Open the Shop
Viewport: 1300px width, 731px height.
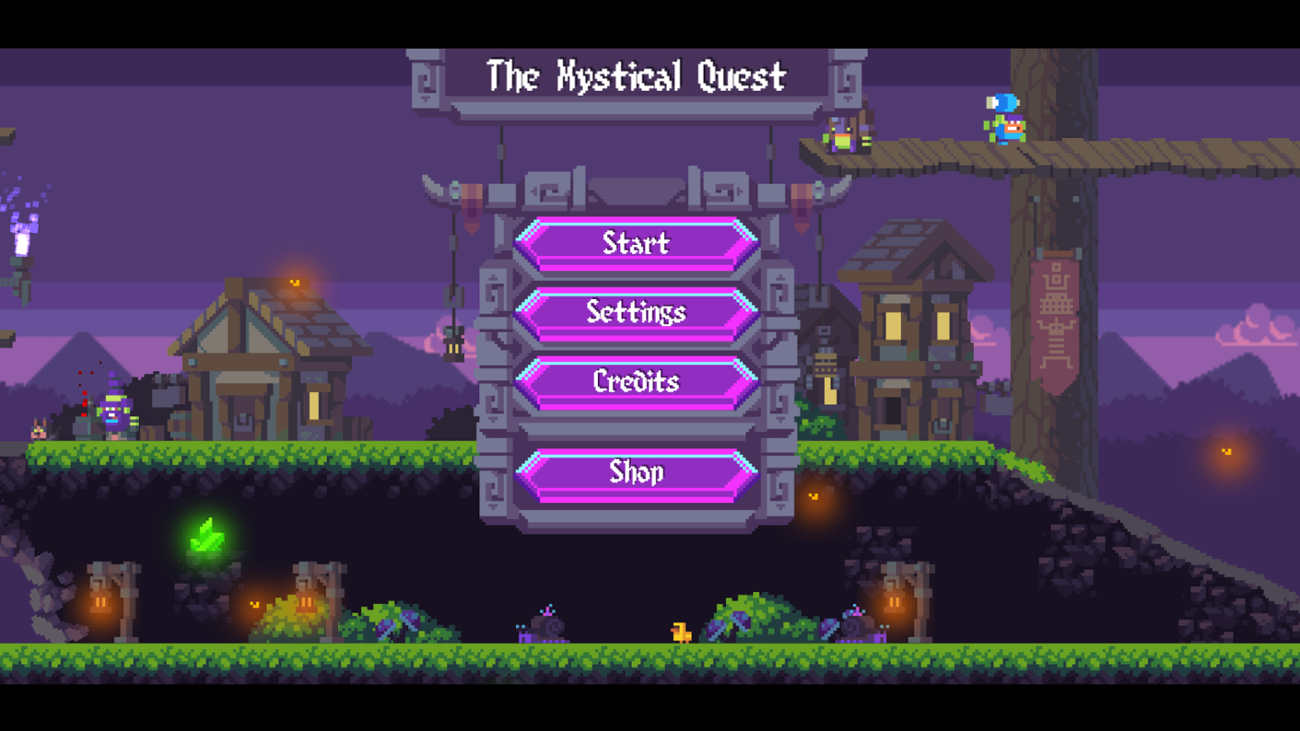636,472
